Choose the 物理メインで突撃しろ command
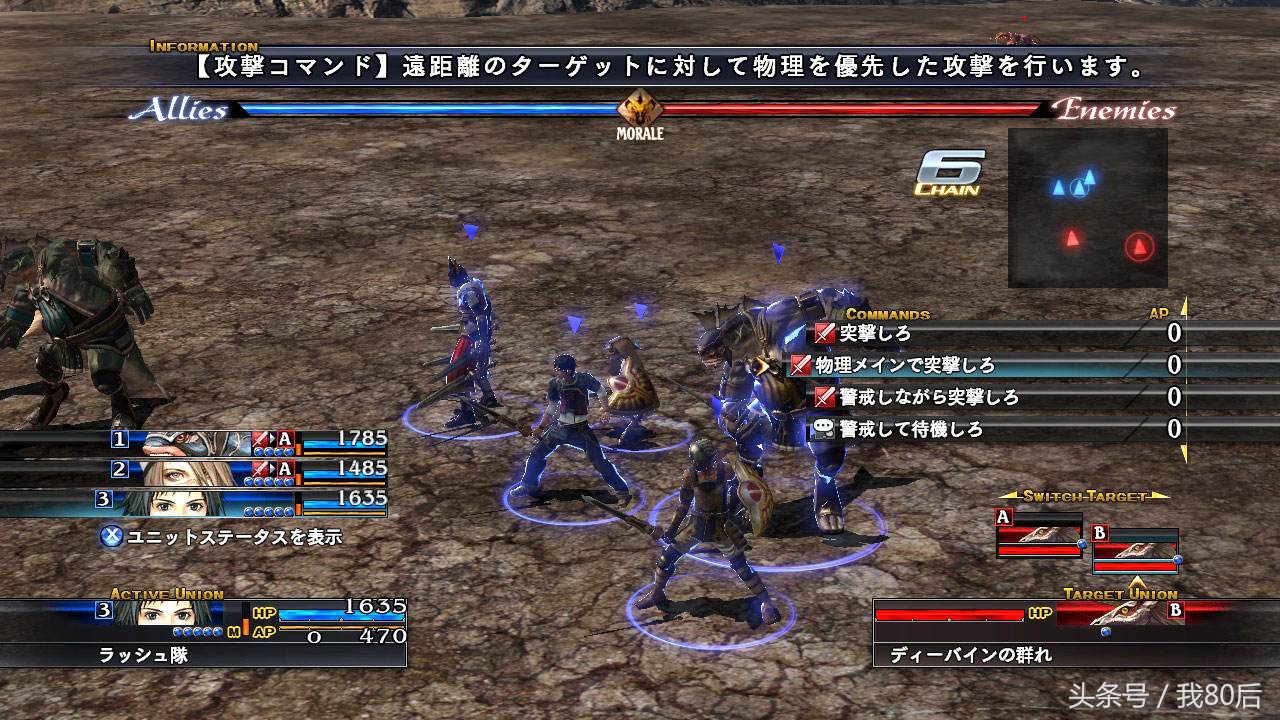 [905, 366]
